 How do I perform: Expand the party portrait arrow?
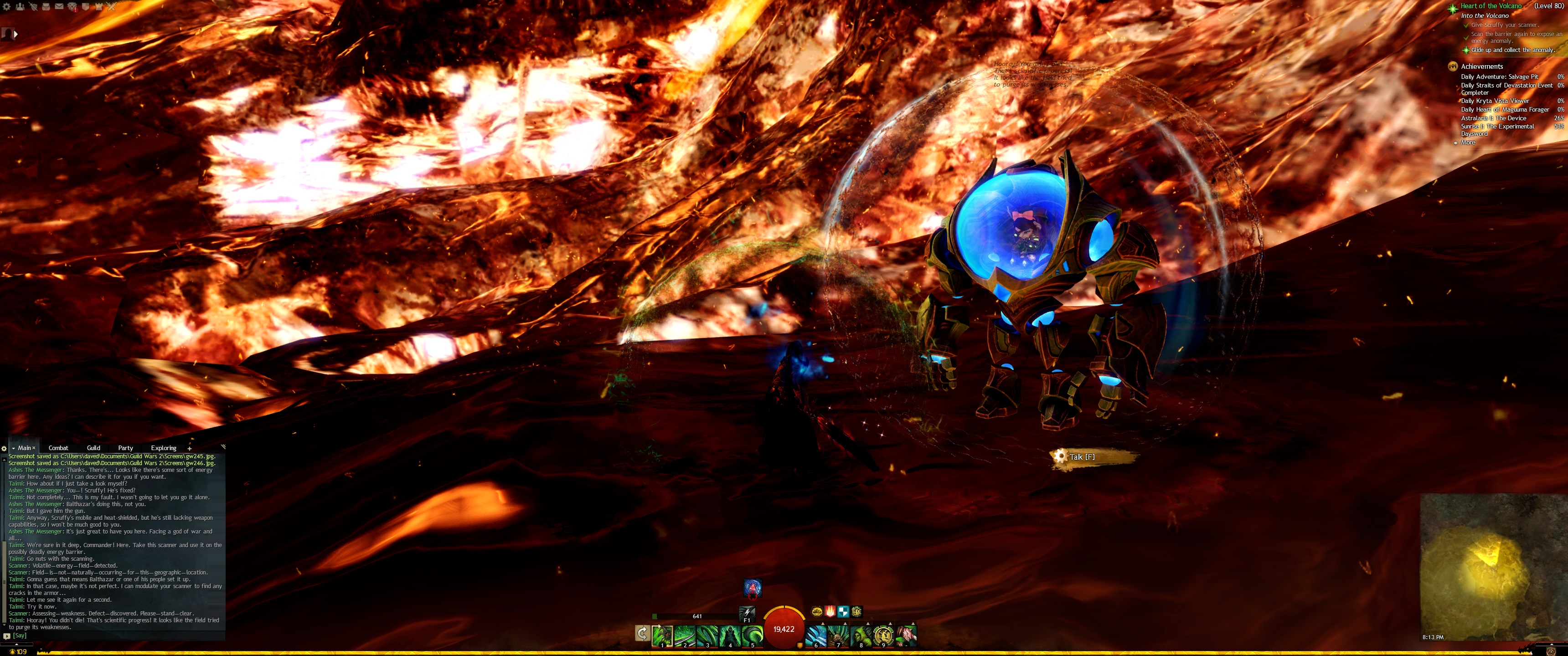[15, 34]
